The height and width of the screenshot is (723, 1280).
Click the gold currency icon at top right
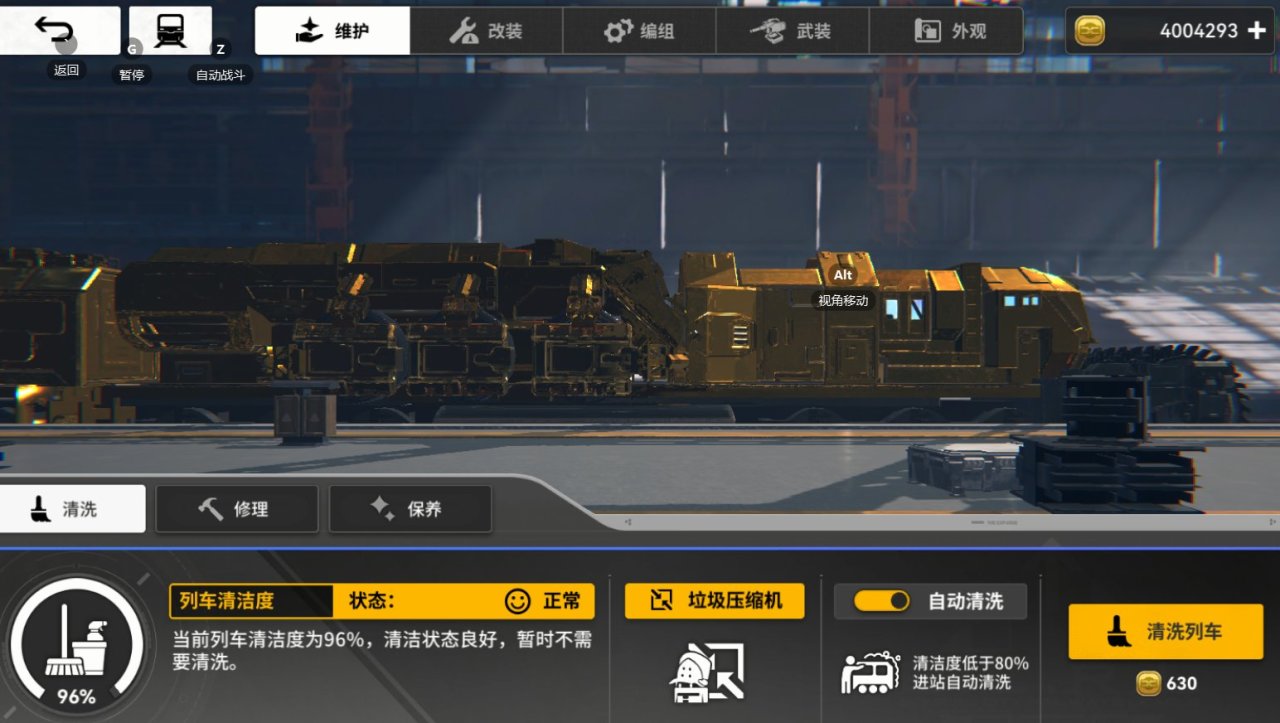(1089, 30)
